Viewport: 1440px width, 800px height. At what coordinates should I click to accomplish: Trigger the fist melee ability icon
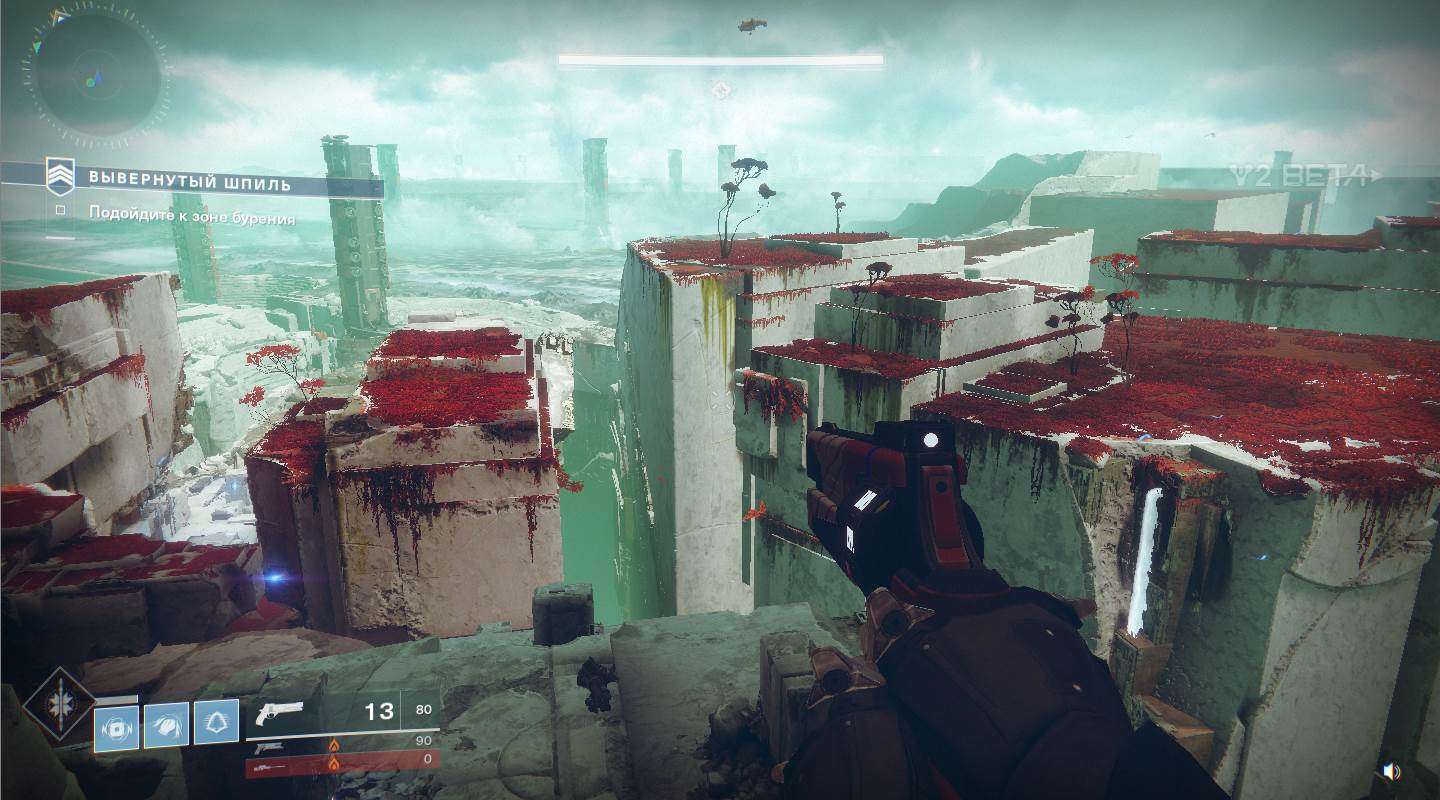pyautogui.click(x=166, y=726)
